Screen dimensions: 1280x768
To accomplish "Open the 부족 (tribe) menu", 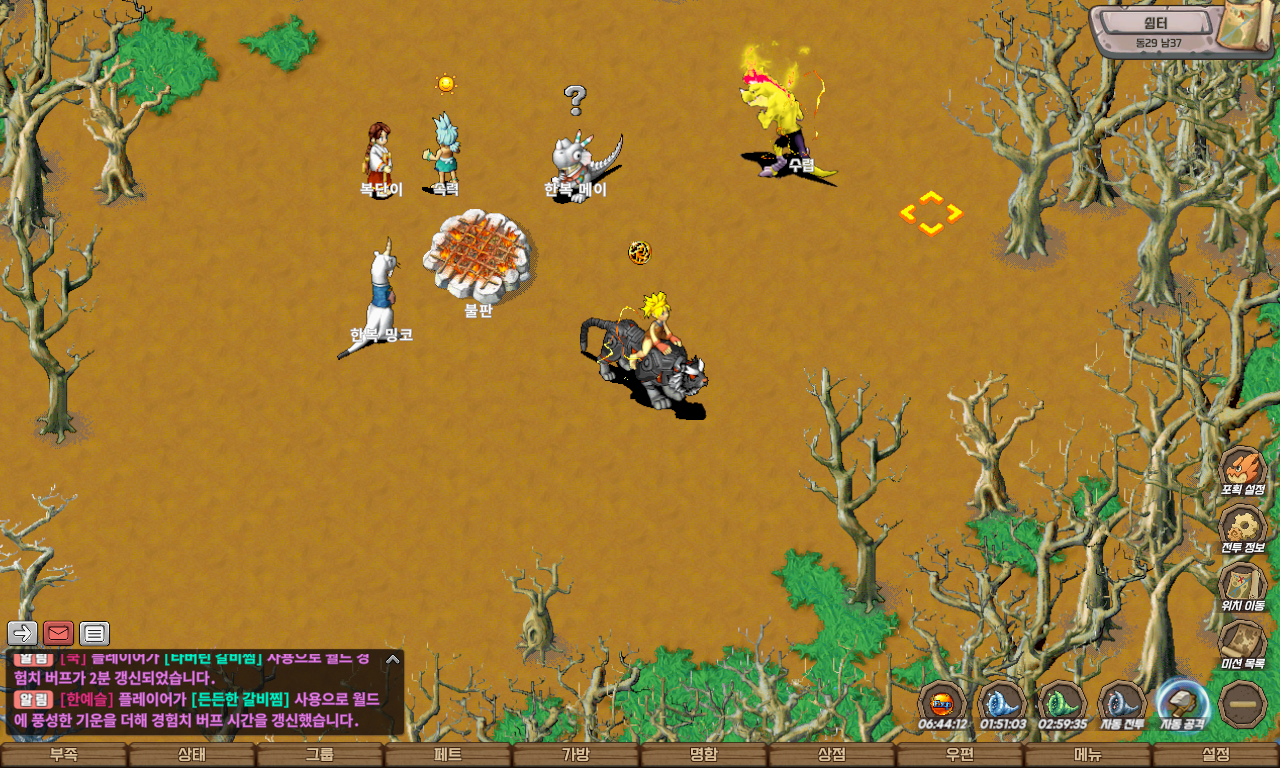I will (64, 755).
